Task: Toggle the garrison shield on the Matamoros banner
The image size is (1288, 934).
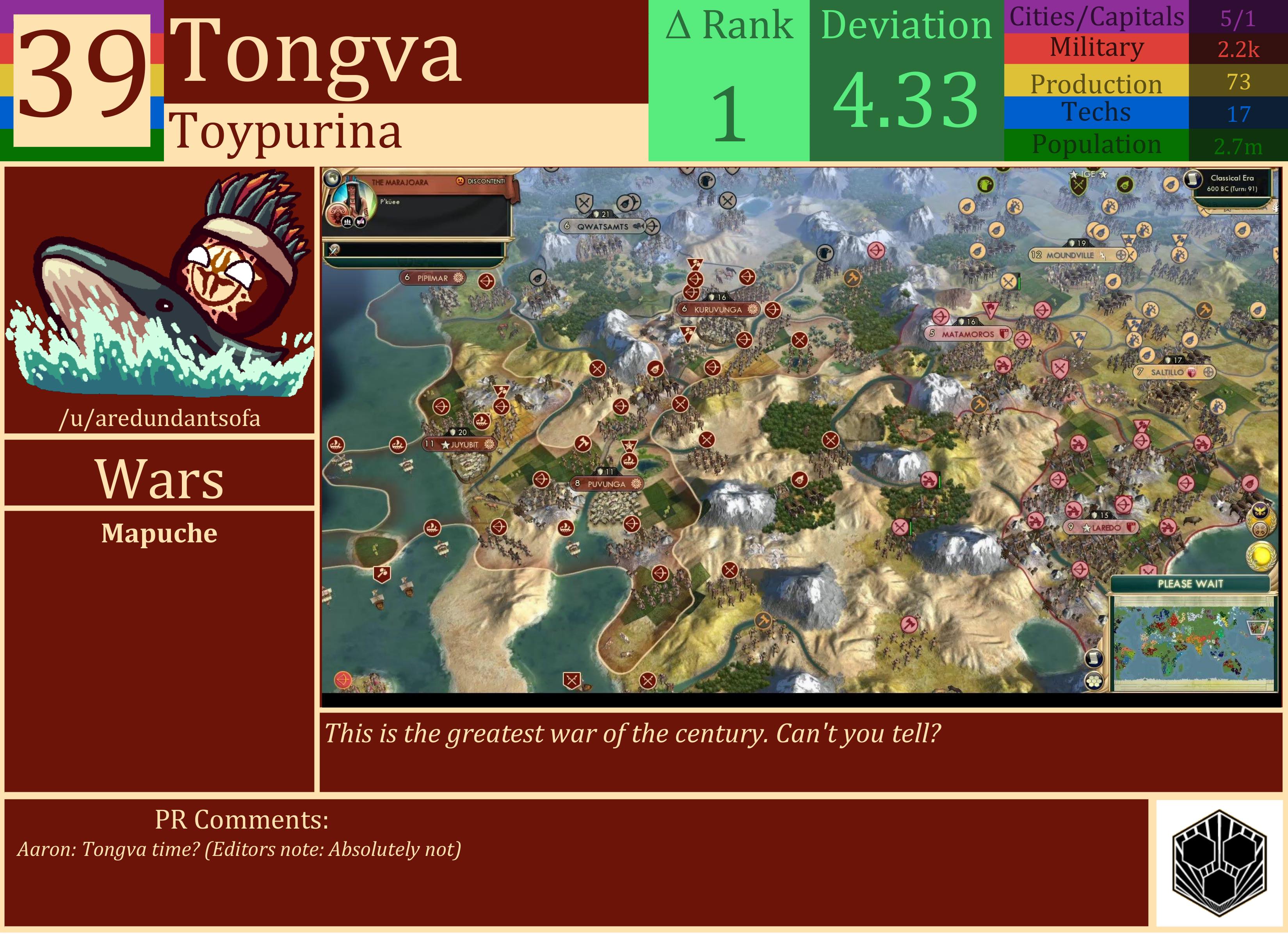Action: [x=1004, y=334]
